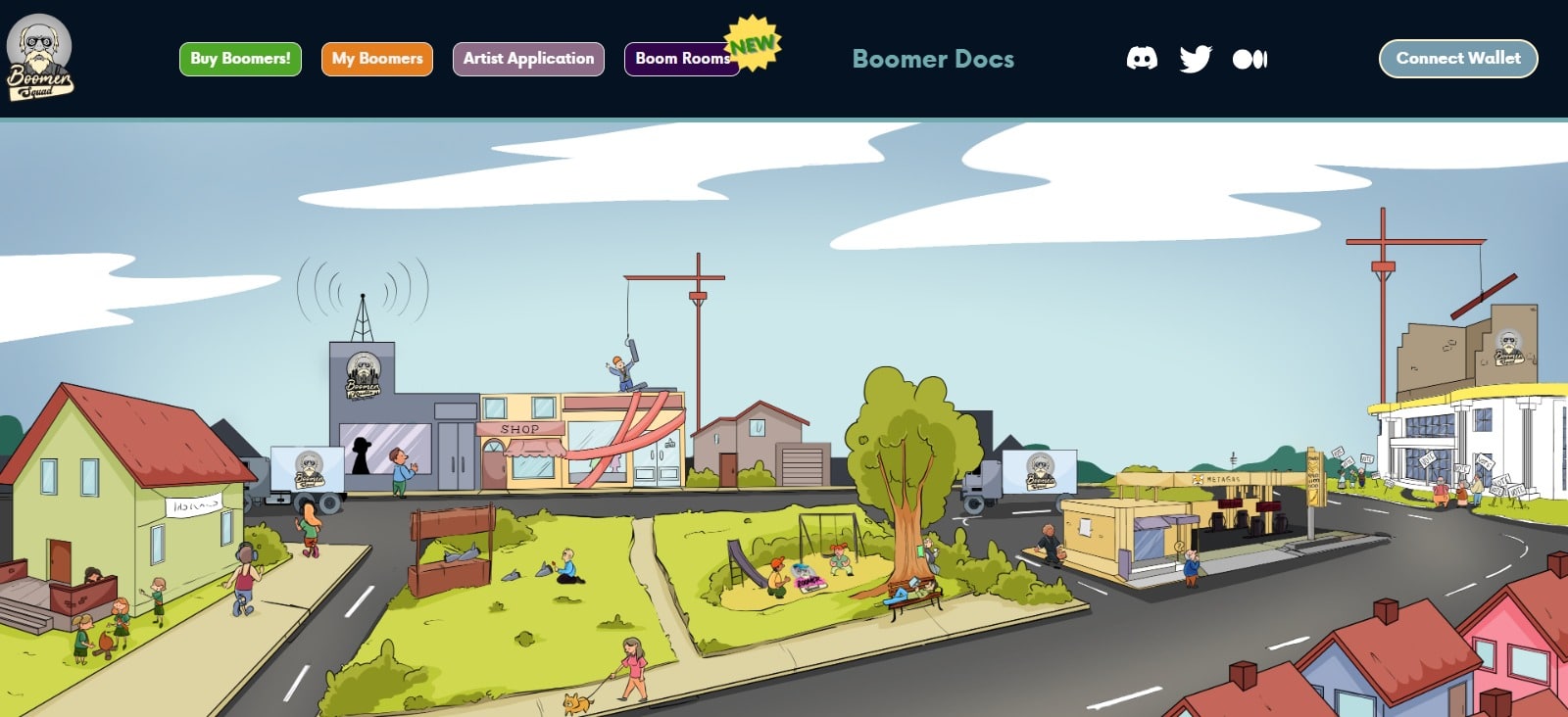Follow the Boomer Docs link

point(932,59)
